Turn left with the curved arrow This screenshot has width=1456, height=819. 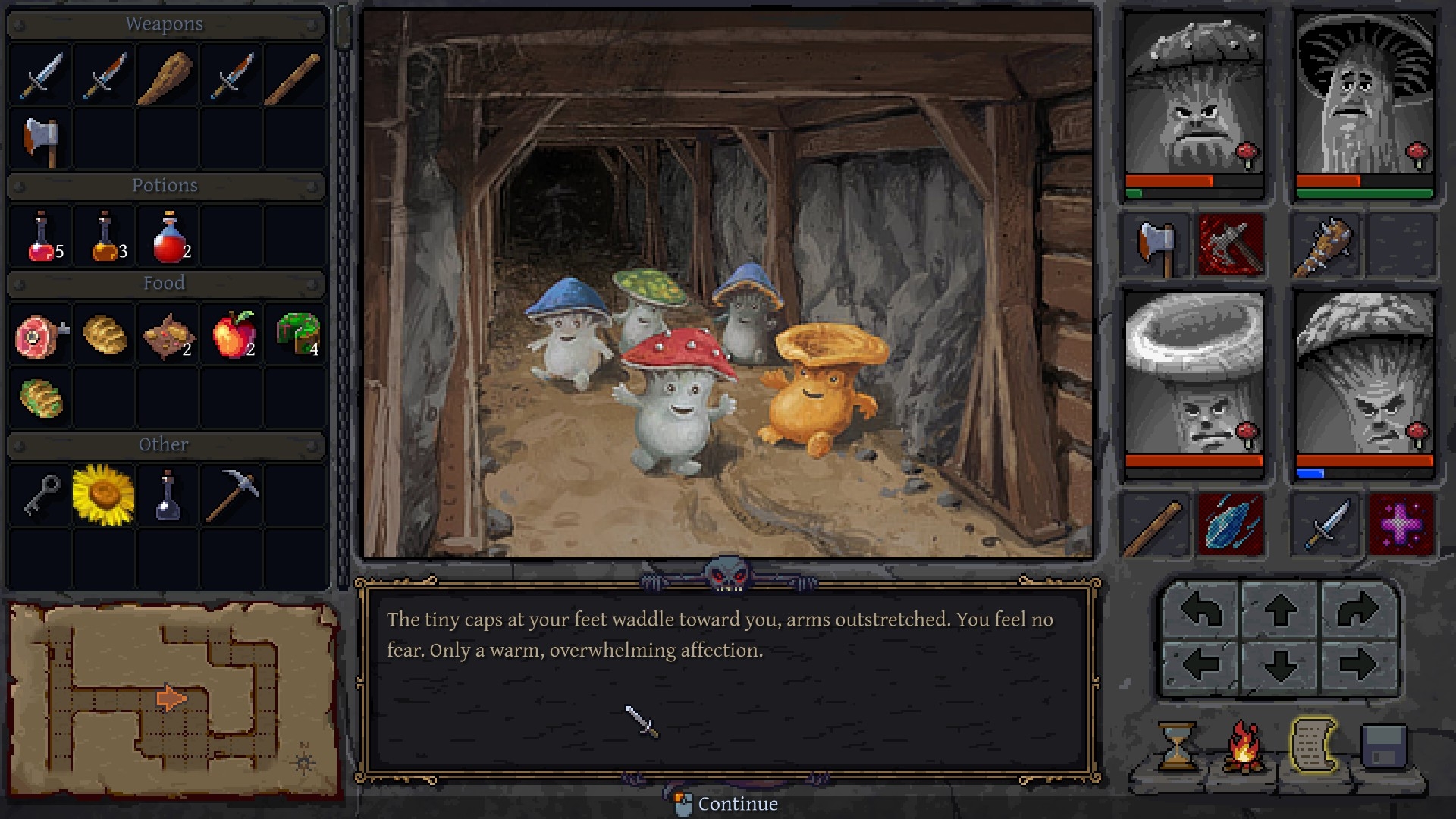click(x=1201, y=610)
